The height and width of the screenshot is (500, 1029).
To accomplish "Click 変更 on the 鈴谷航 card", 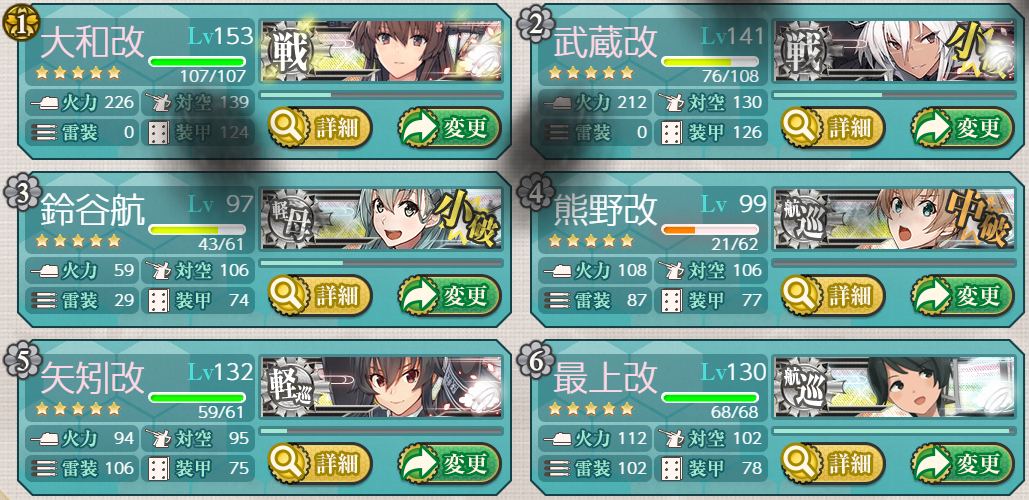I will [x=448, y=295].
